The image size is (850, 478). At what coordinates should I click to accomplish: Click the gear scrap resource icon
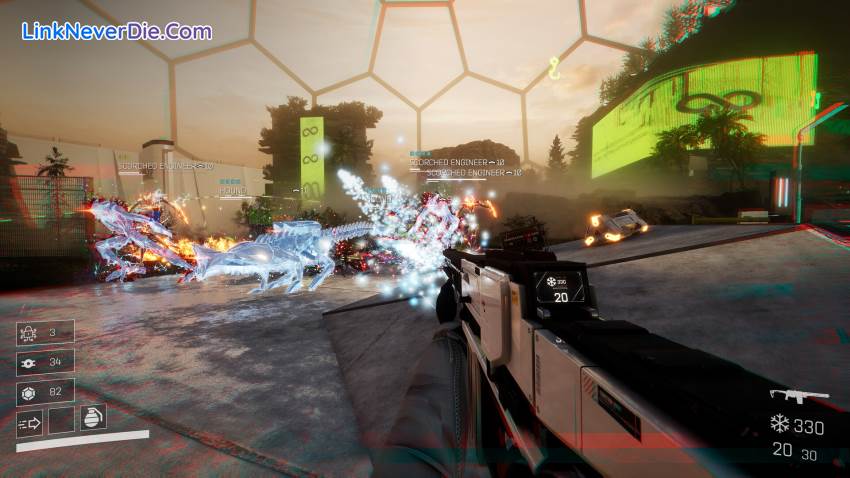point(27,362)
